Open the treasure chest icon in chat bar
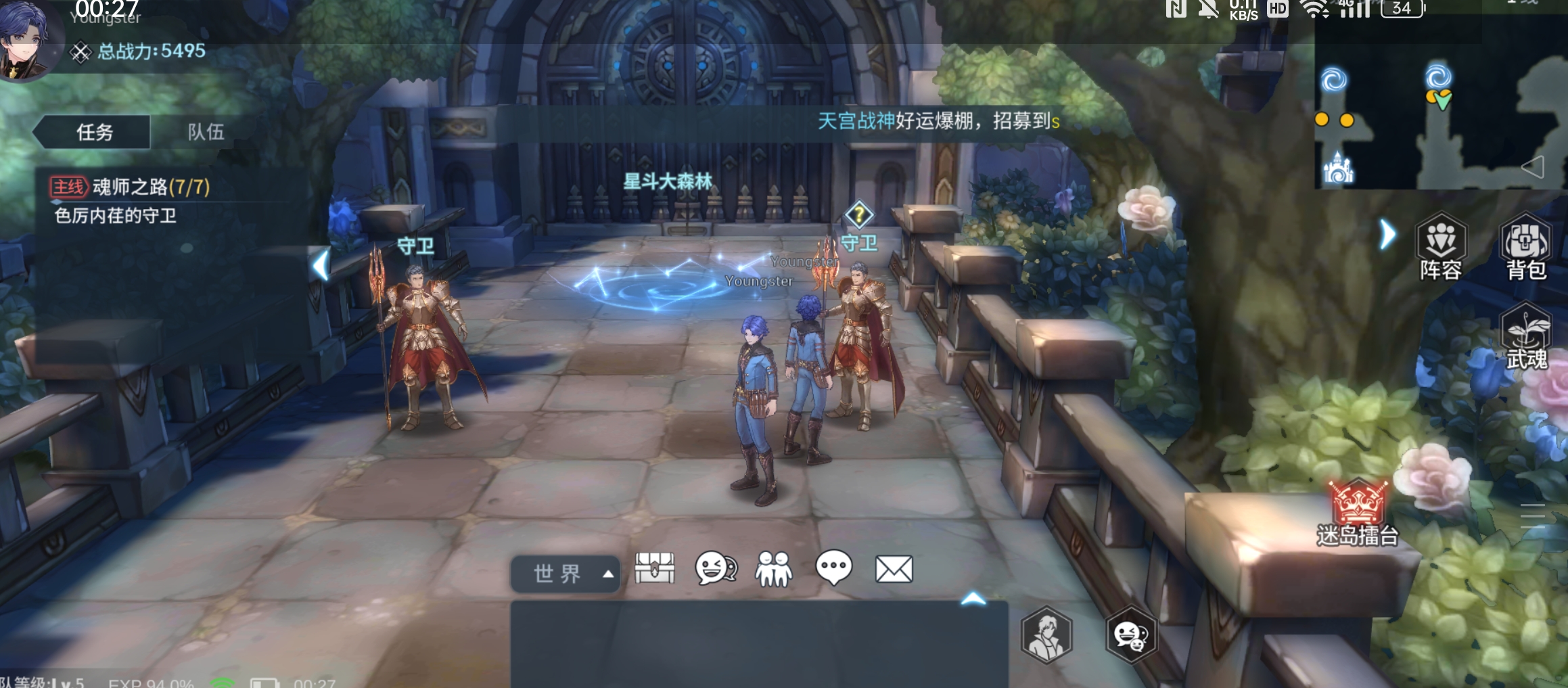Image resolution: width=1568 pixels, height=688 pixels. (x=654, y=568)
